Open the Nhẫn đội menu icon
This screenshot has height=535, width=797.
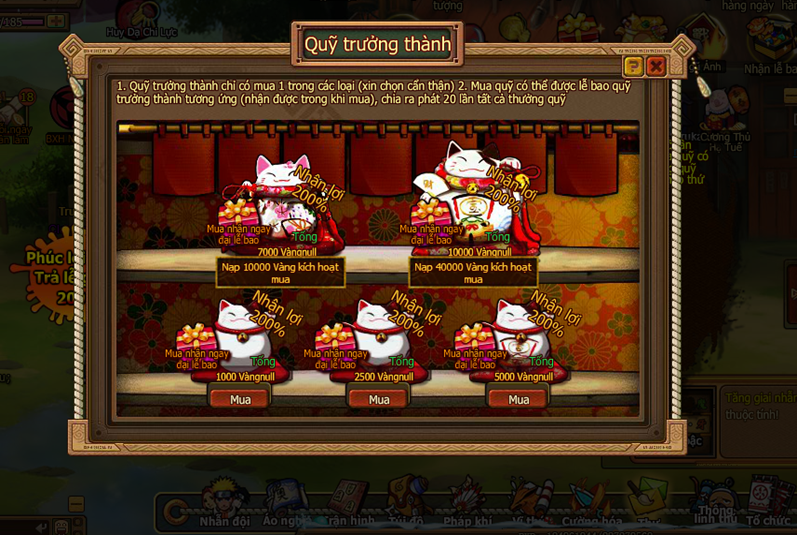tap(224, 502)
